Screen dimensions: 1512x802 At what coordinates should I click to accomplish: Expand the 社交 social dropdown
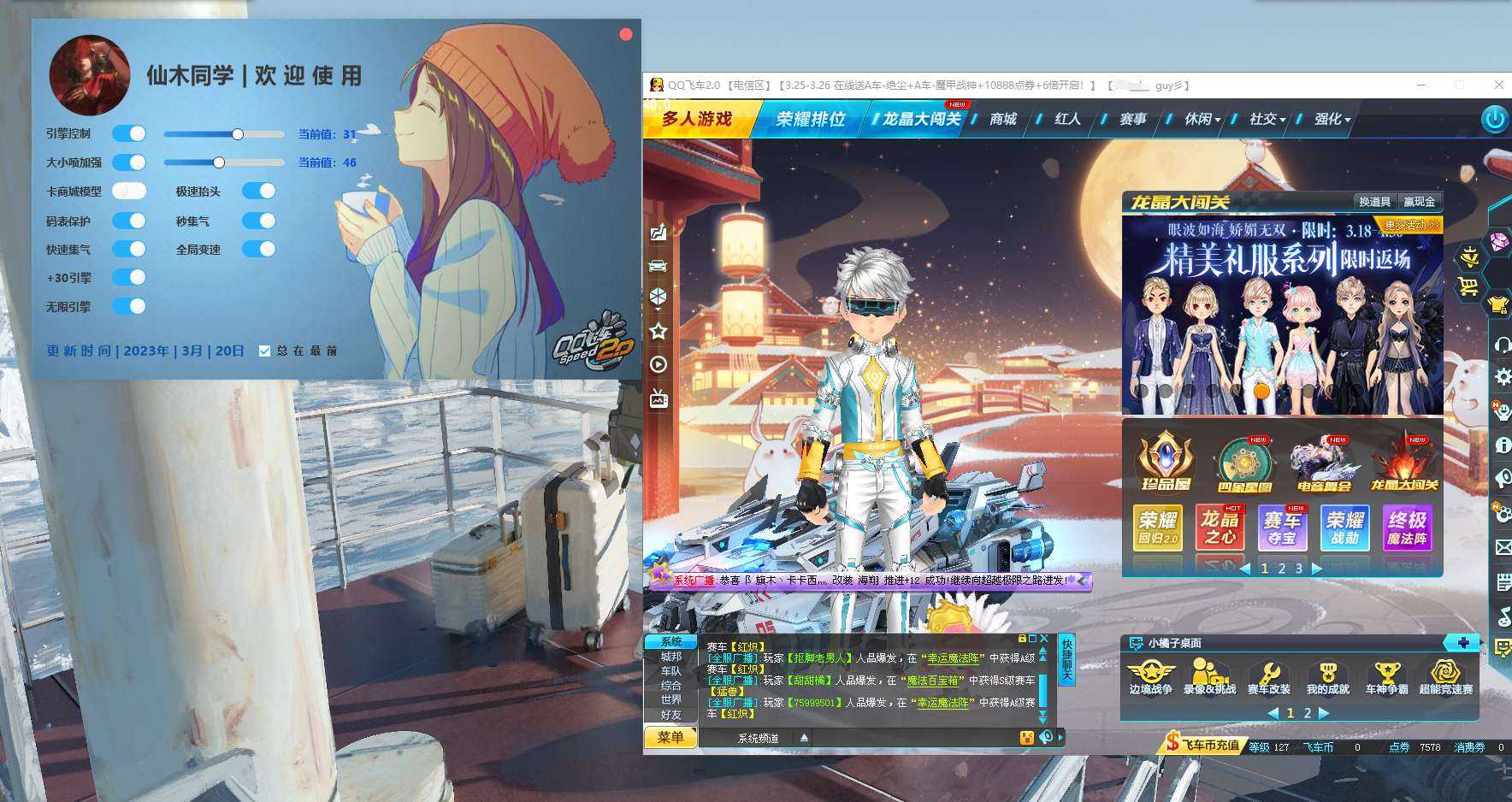point(1267,119)
